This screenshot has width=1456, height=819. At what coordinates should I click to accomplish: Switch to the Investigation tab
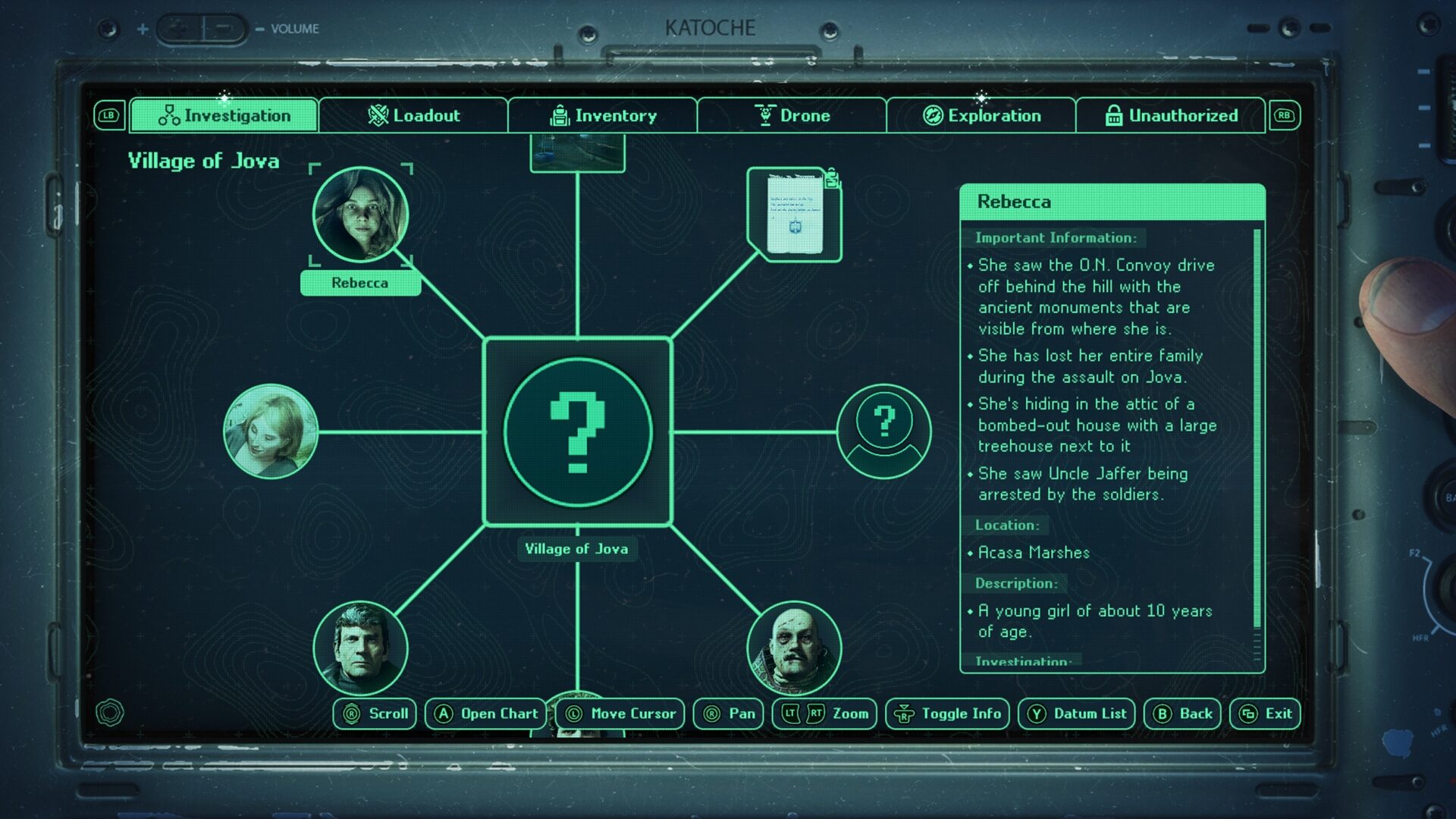[x=224, y=115]
